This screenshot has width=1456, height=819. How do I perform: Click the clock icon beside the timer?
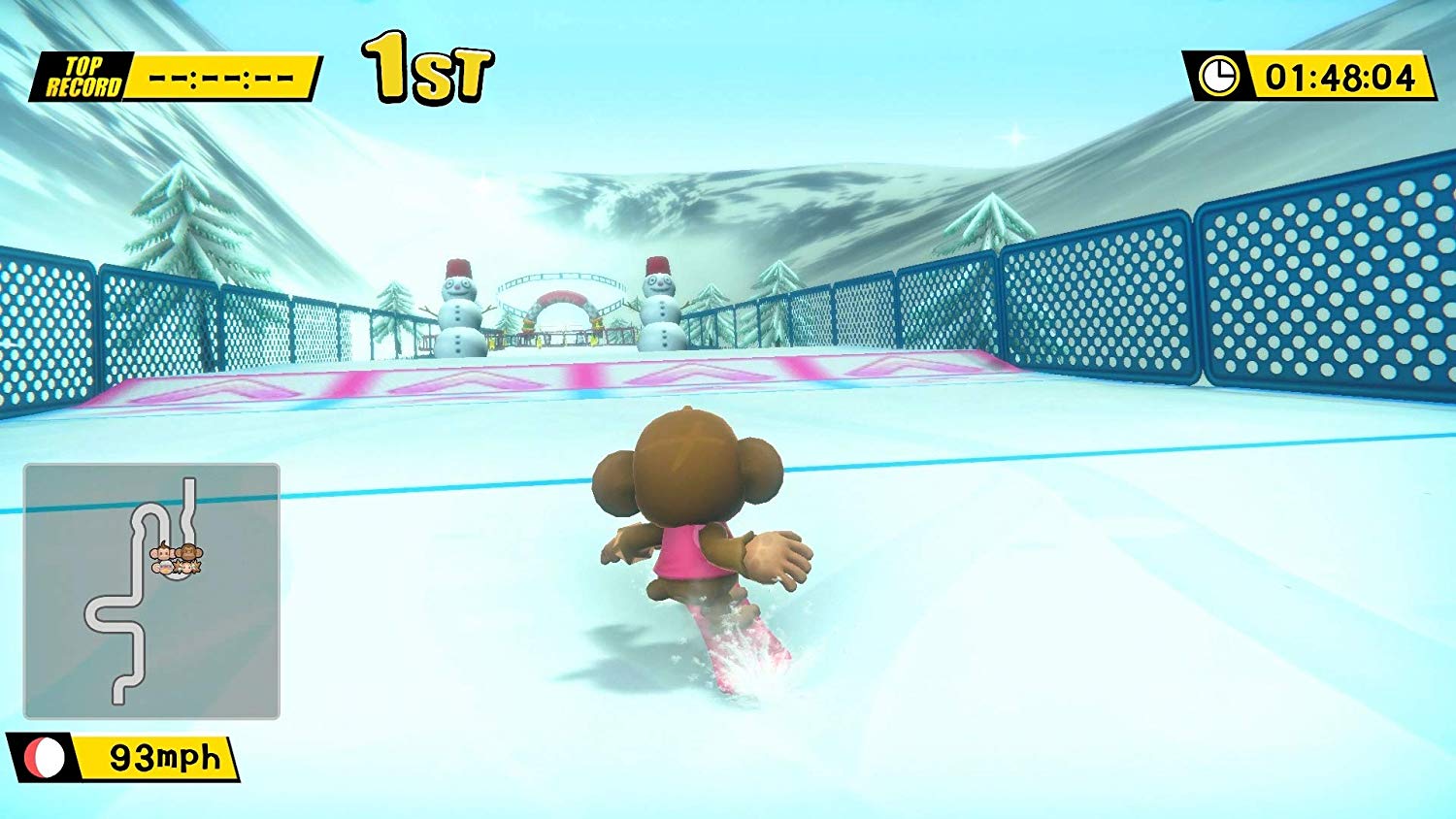coord(1220,70)
